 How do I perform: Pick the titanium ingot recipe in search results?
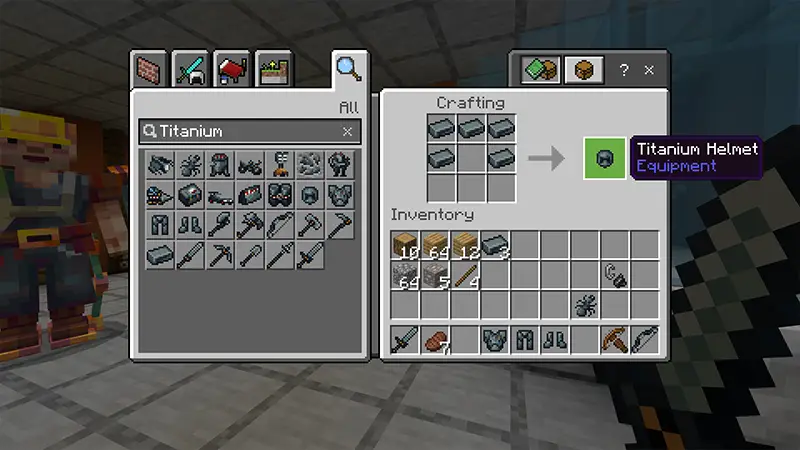161,257
